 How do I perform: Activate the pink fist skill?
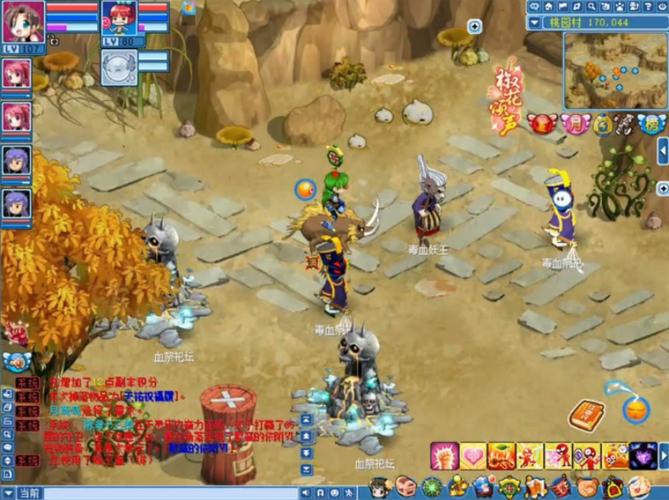(444, 455)
